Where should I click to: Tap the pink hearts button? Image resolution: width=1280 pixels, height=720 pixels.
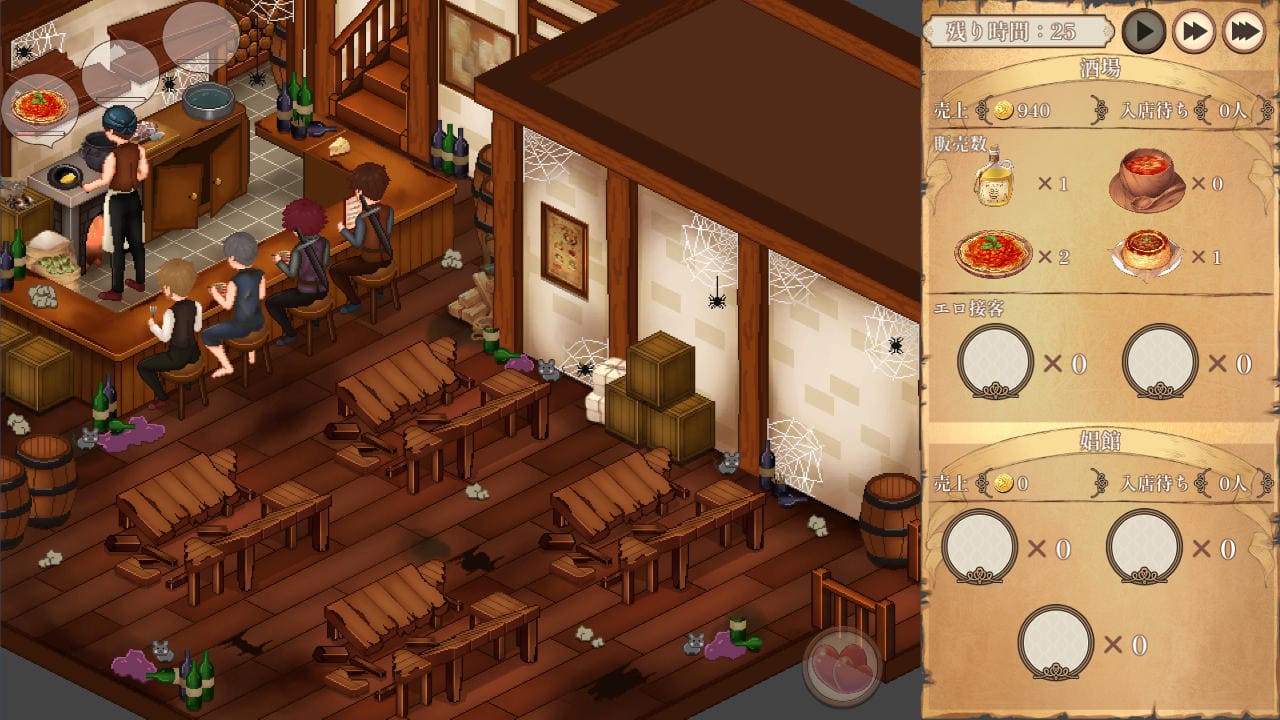842,666
